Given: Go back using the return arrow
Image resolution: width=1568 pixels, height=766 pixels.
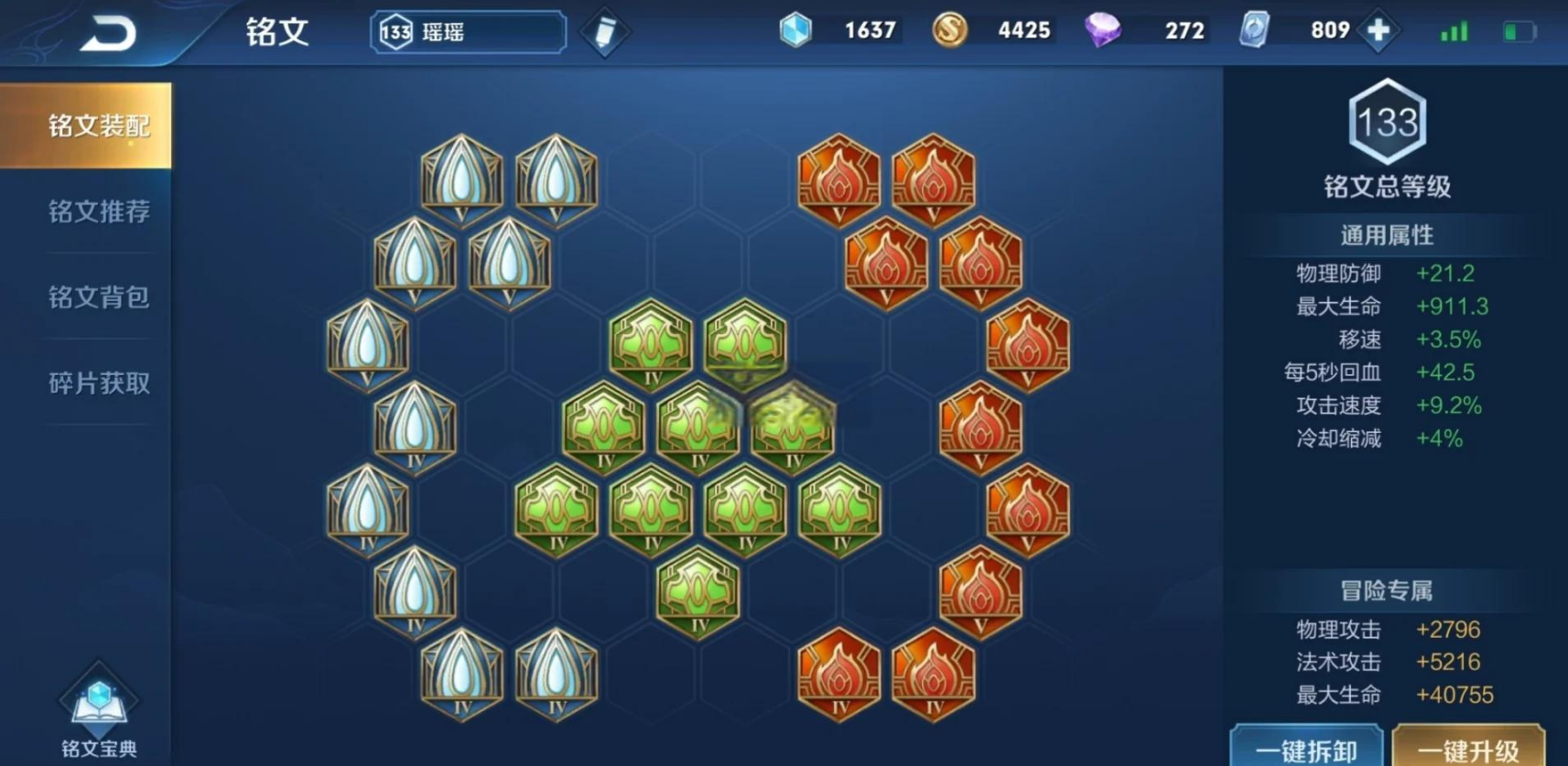Looking at the screenshot, I should click(x=108, y=34).
